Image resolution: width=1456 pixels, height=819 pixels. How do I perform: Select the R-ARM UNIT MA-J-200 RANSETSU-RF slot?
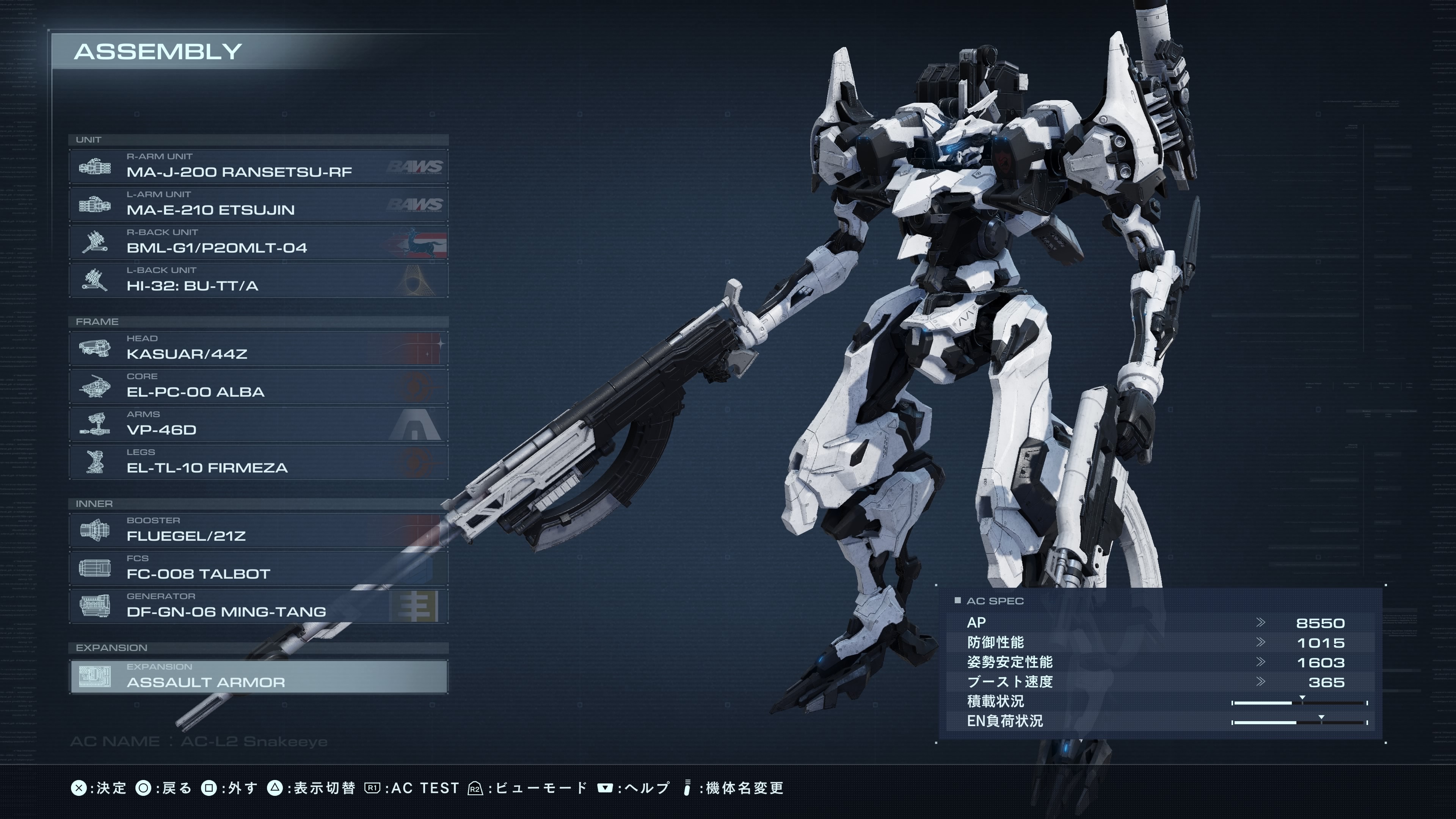coord(258,166)
